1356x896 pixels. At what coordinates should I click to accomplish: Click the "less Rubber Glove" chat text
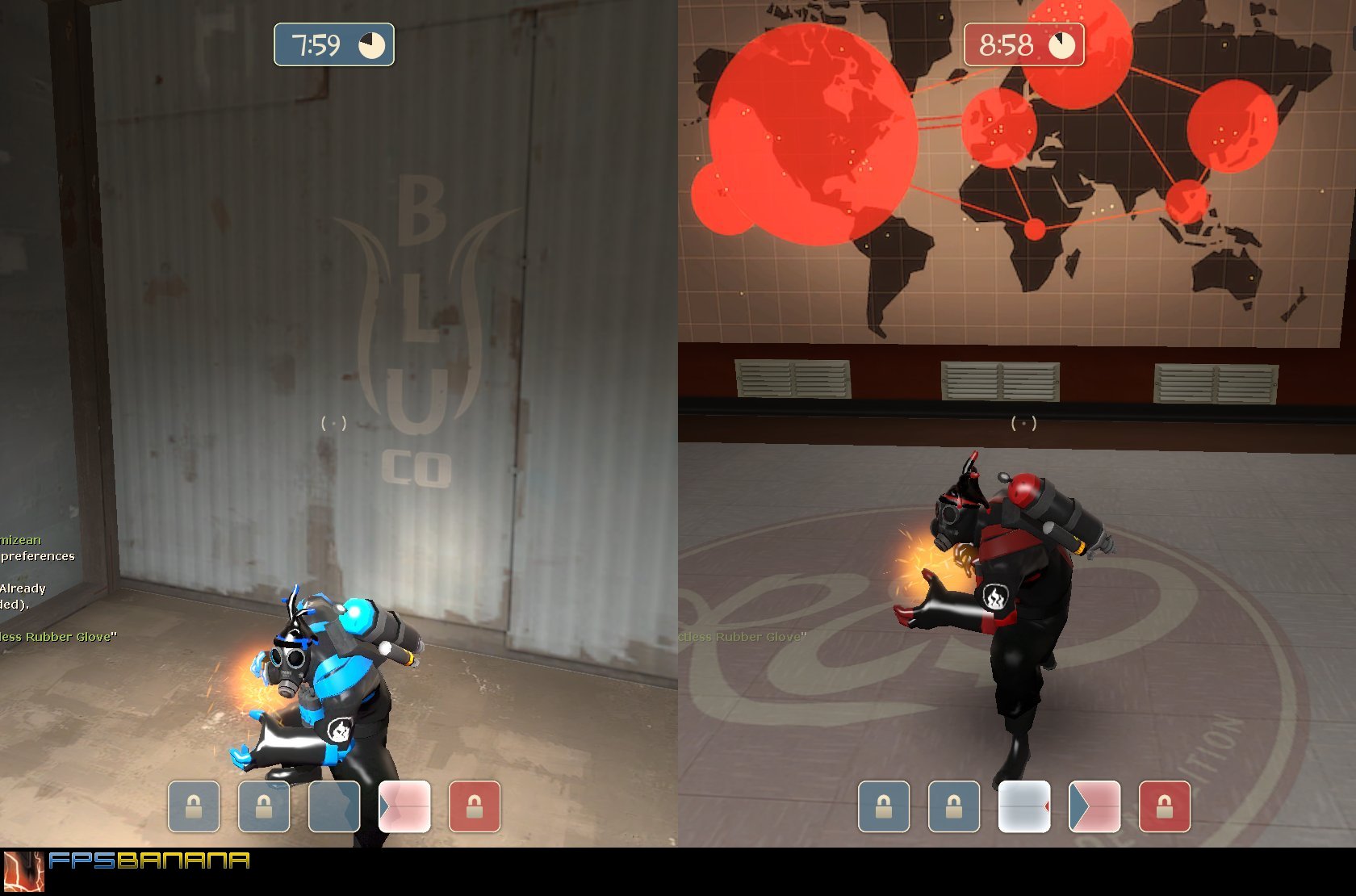click(x=56, y=636)
